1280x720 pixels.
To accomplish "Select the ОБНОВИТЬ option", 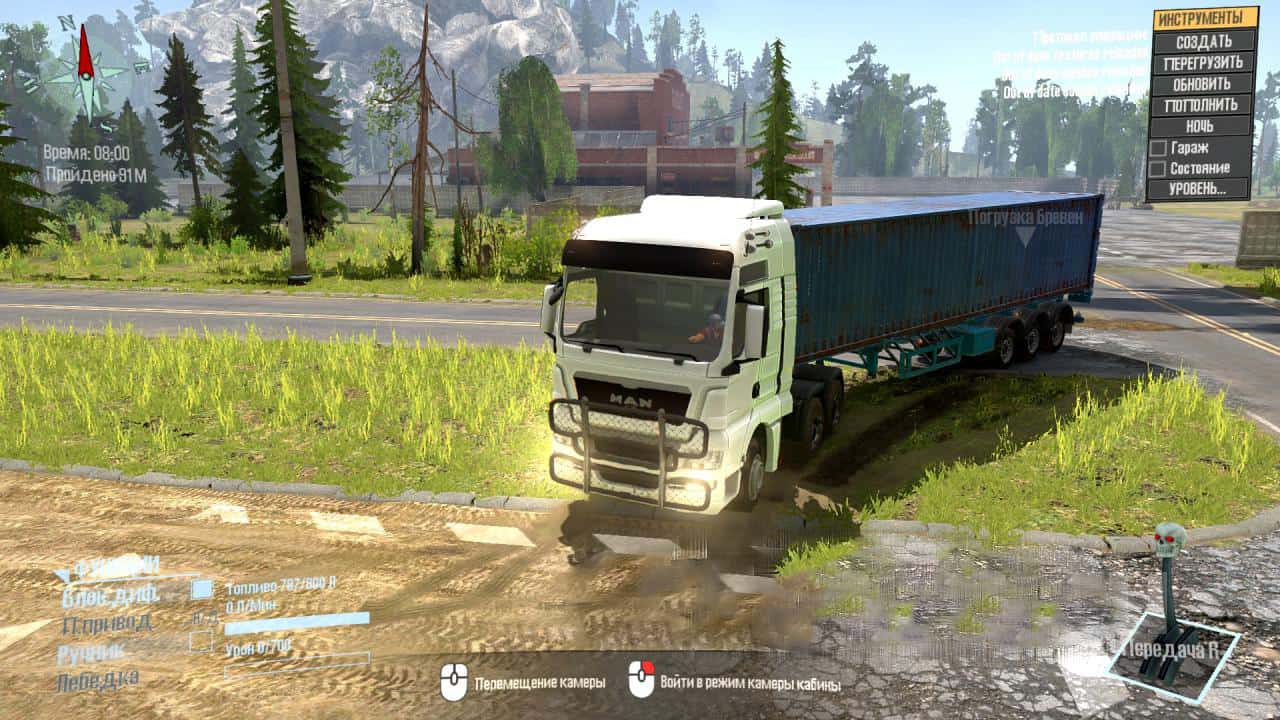I will coord(1203,84).
